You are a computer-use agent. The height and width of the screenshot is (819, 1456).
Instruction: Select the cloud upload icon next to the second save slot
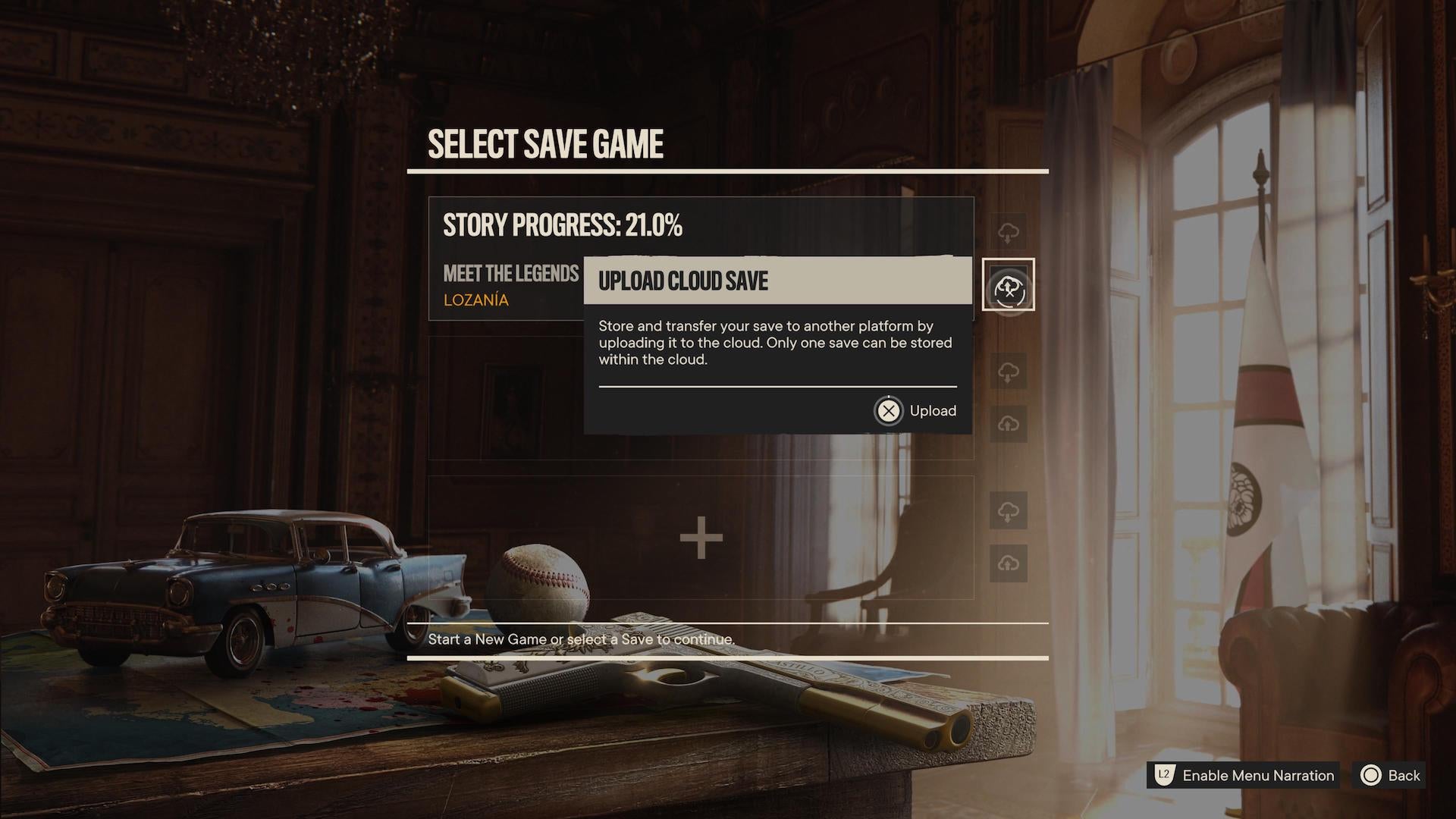[x=1009, y=371]
